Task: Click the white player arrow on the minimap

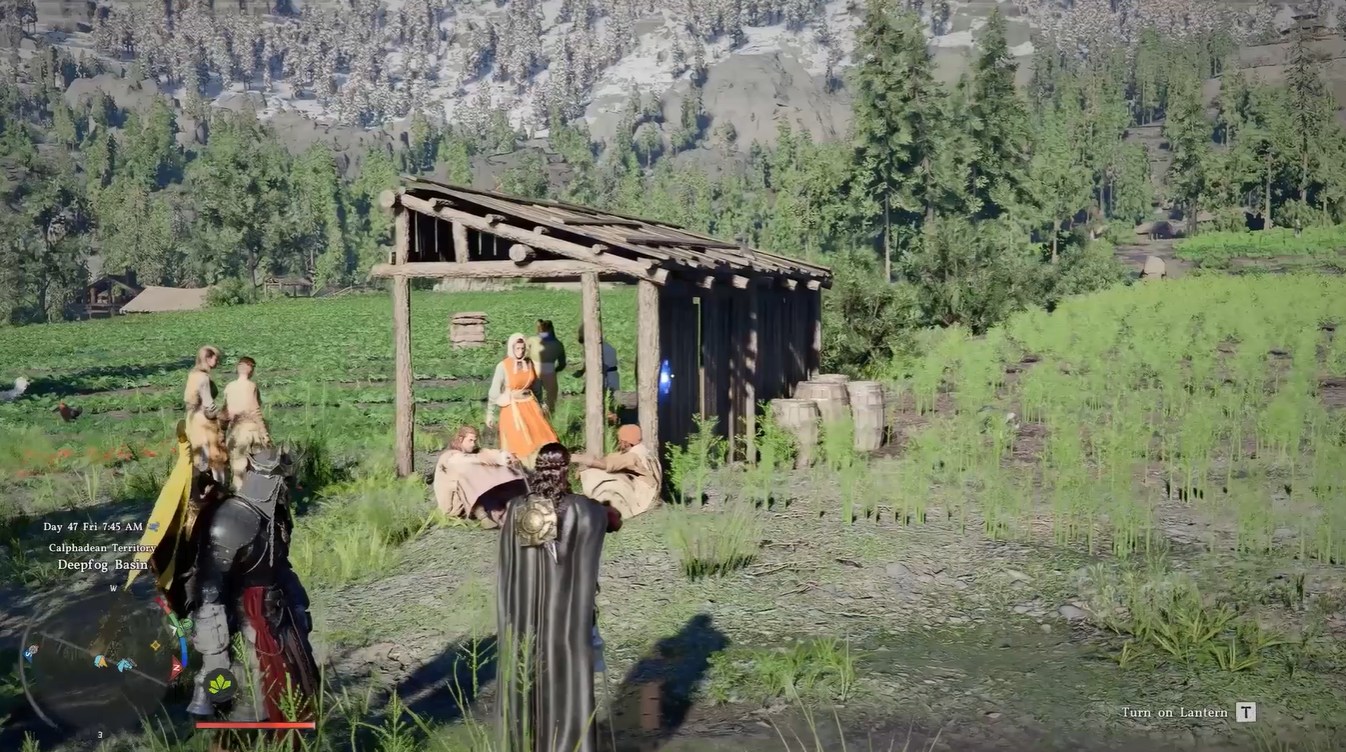Action: [x=174, y=627]
